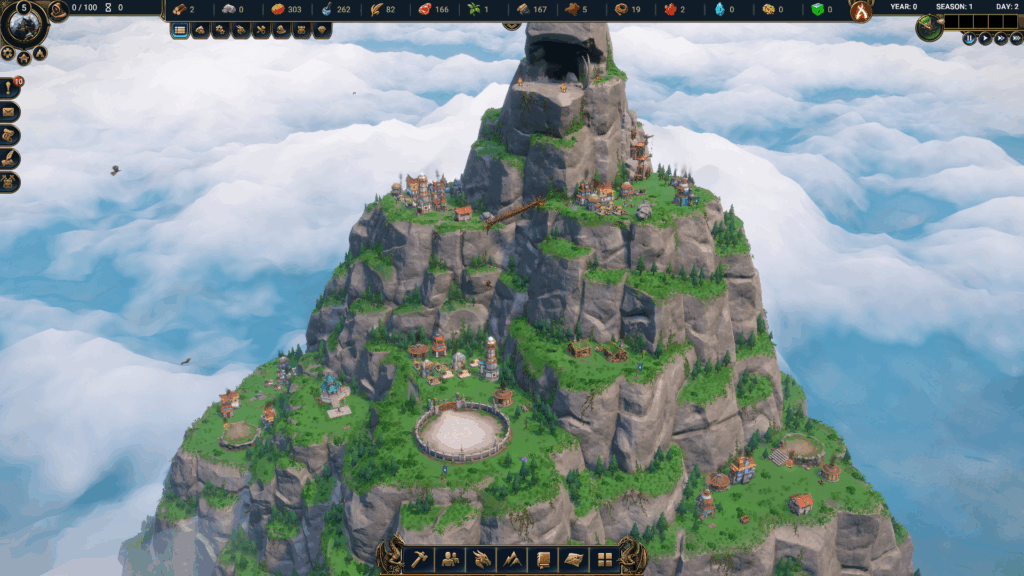
Task: Open the dragon head panel
Action: tap(483, 559)
